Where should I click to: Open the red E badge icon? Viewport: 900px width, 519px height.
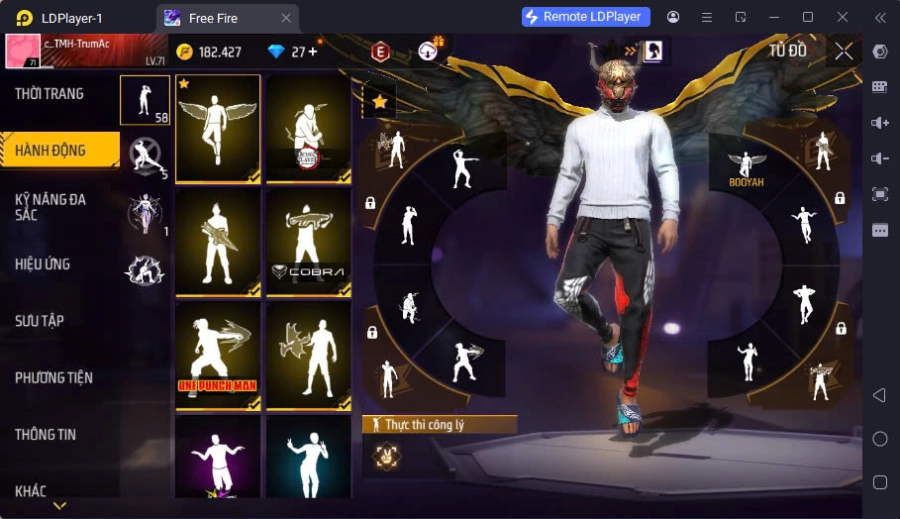380,52
